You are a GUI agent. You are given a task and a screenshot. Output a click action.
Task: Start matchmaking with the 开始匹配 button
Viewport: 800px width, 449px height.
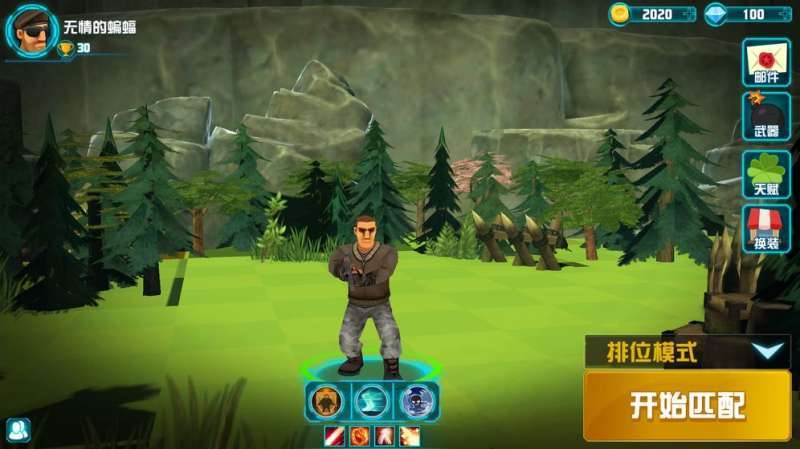point(687,404)
